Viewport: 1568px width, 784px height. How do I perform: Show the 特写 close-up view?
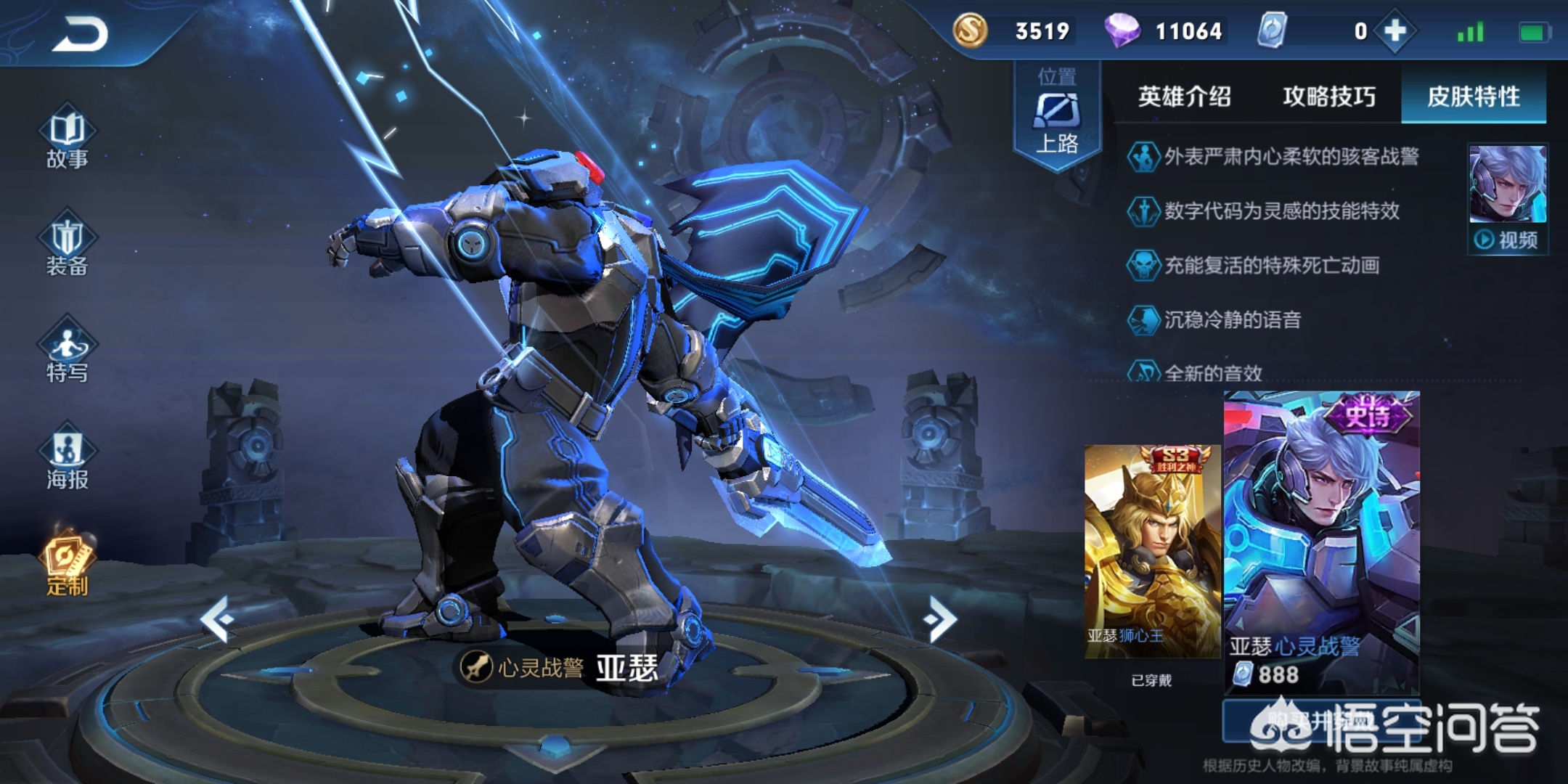[x=67, y=354]
